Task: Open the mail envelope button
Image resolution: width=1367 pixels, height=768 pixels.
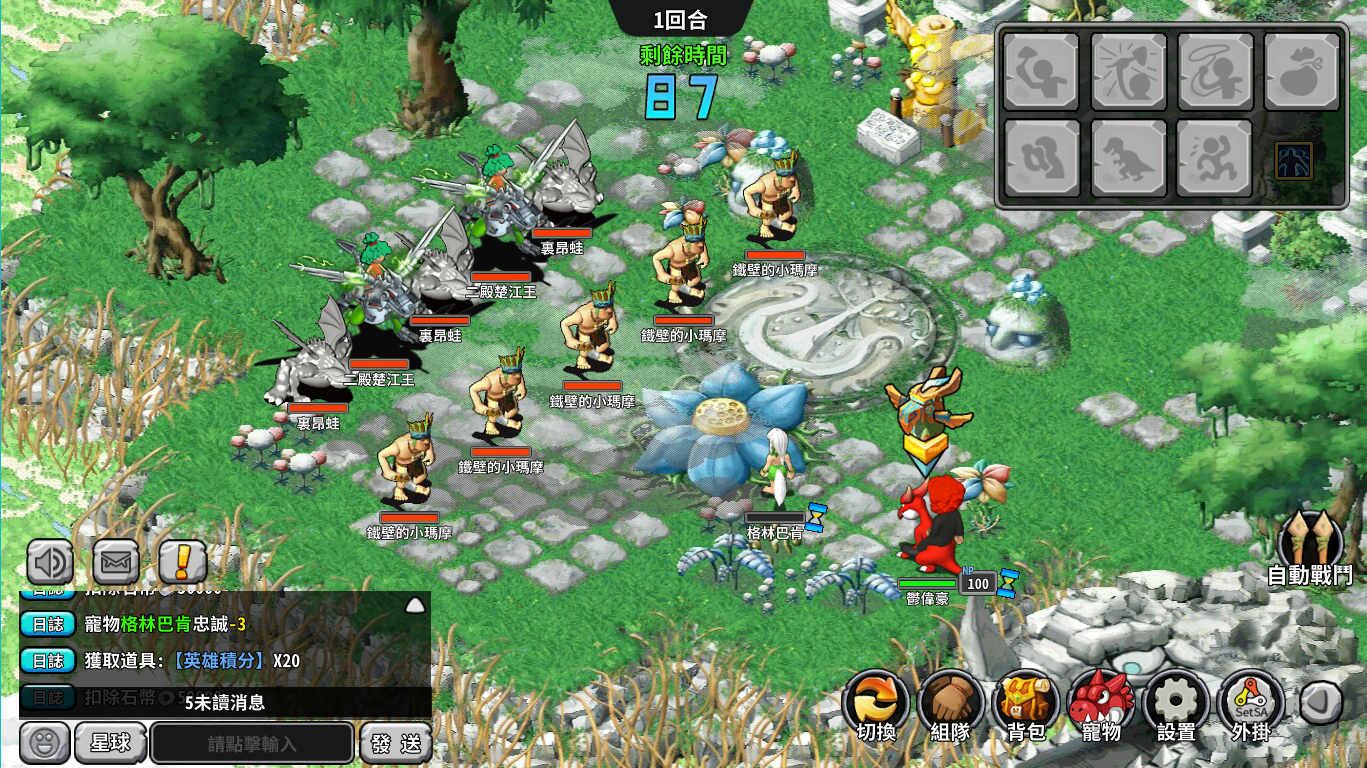Action: point(116,562)
